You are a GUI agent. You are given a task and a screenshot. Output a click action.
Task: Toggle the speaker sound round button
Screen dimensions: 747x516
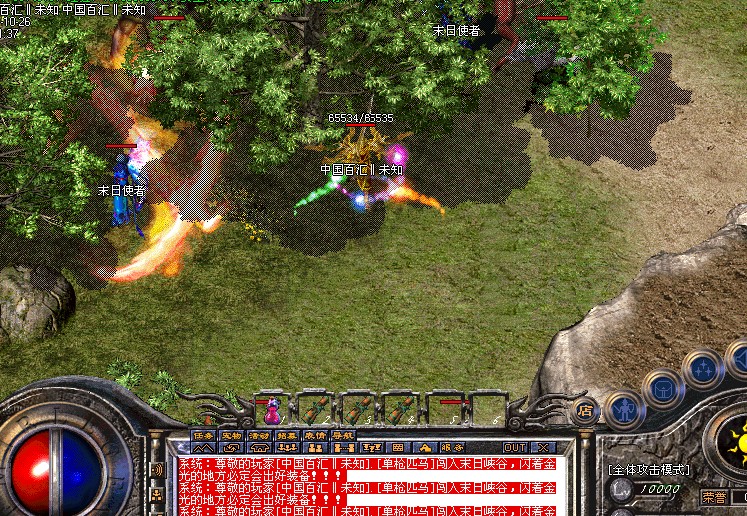[x=739, y=357]
